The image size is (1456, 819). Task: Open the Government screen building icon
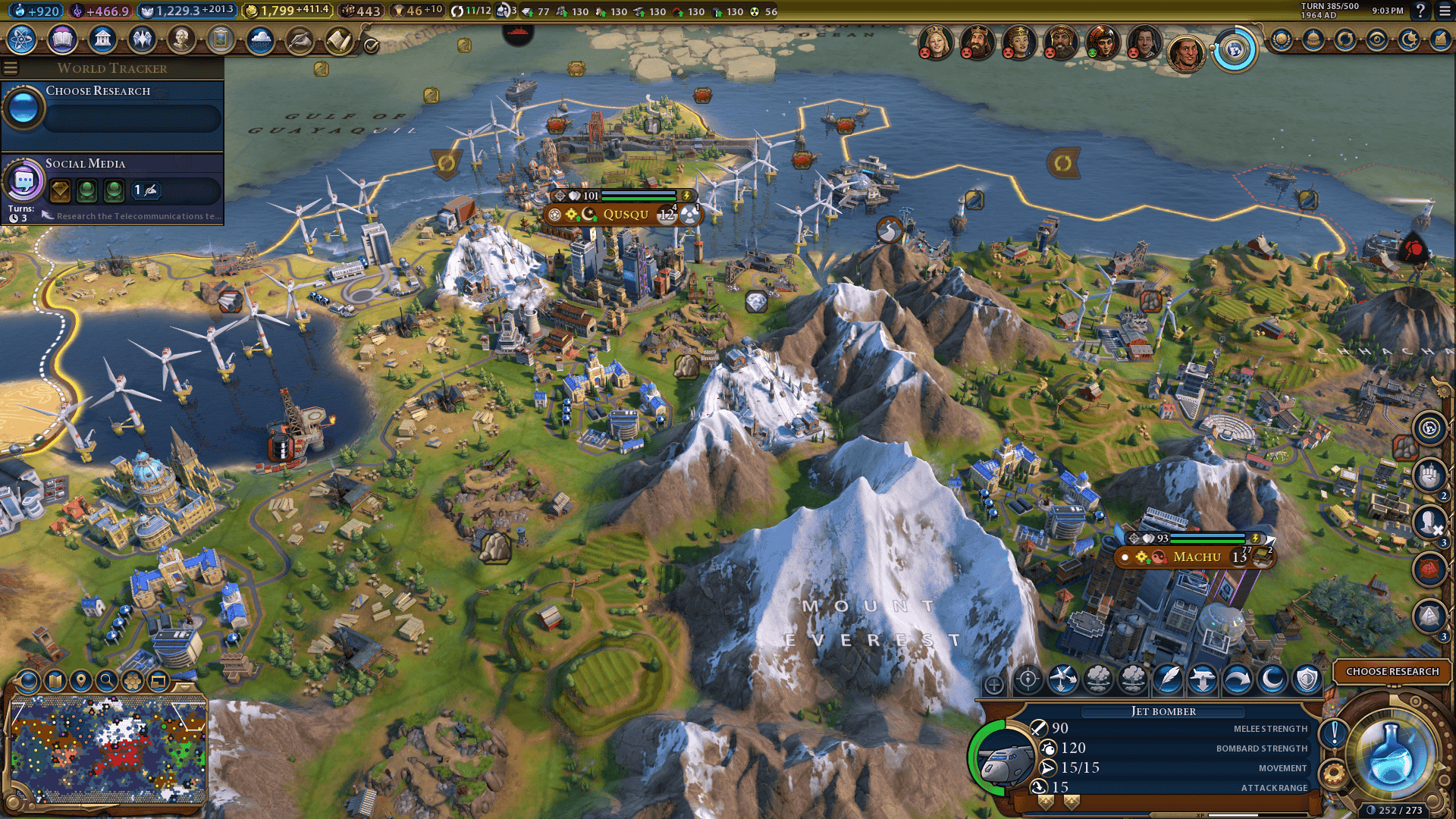(102, 39)
